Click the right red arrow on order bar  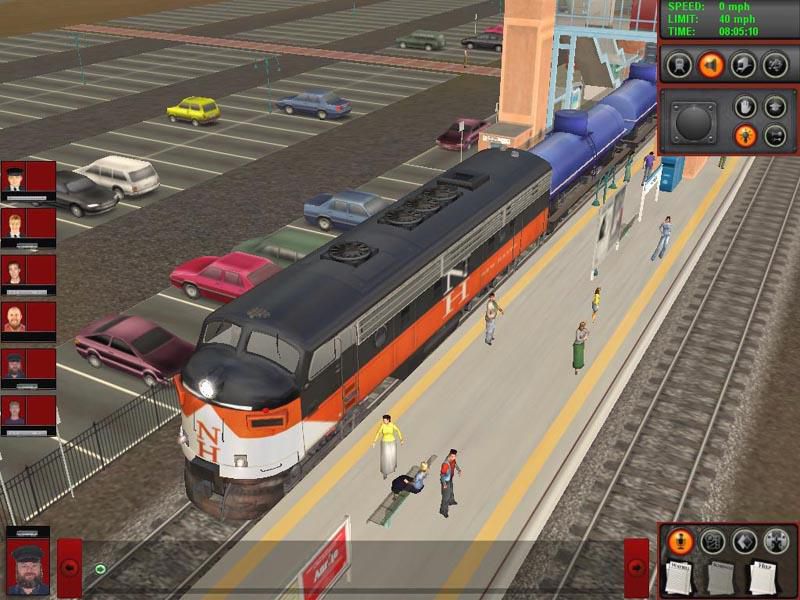pyautogui.click(x=637, y=567)
